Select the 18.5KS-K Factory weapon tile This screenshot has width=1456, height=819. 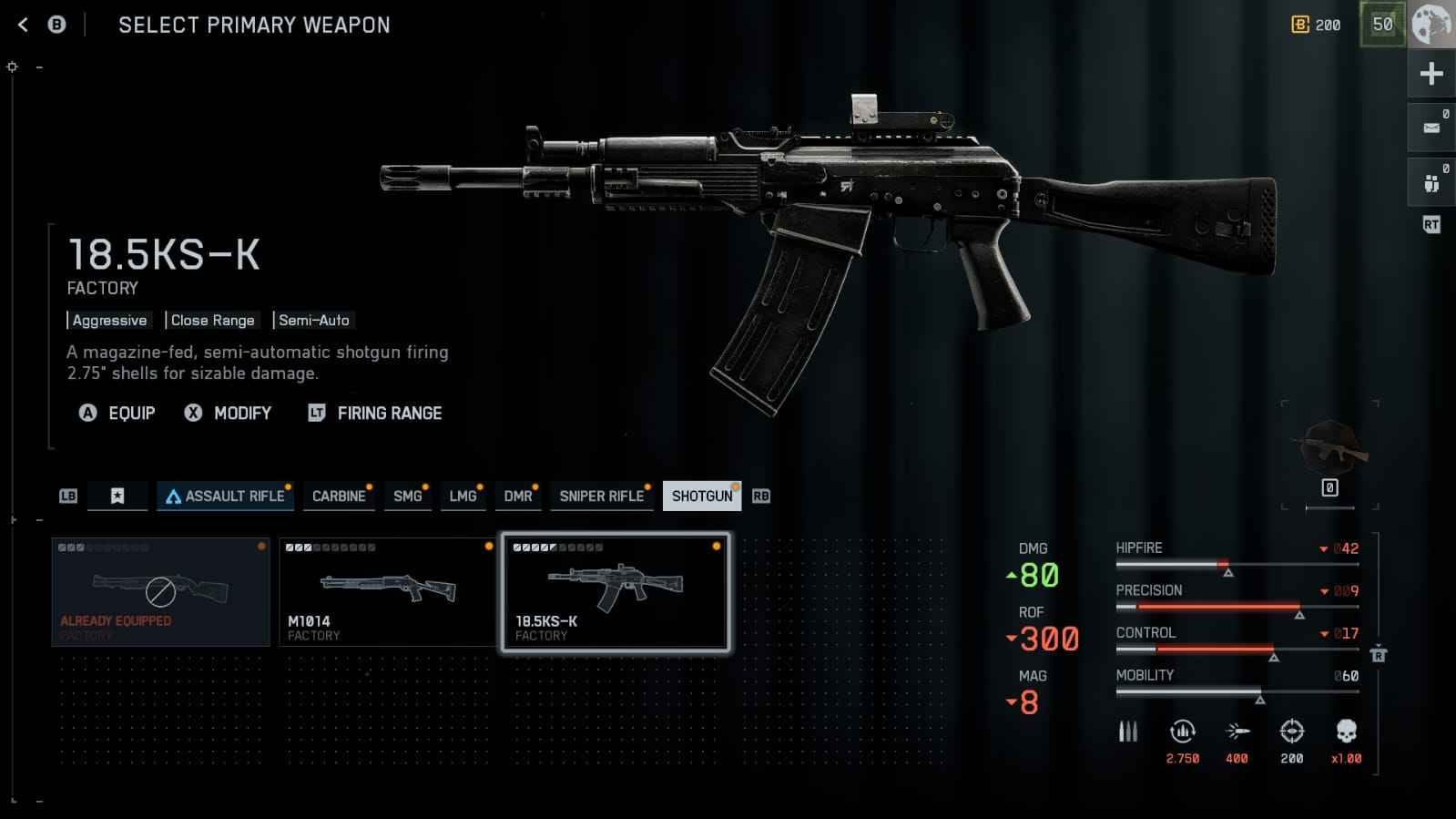(616, 592)
